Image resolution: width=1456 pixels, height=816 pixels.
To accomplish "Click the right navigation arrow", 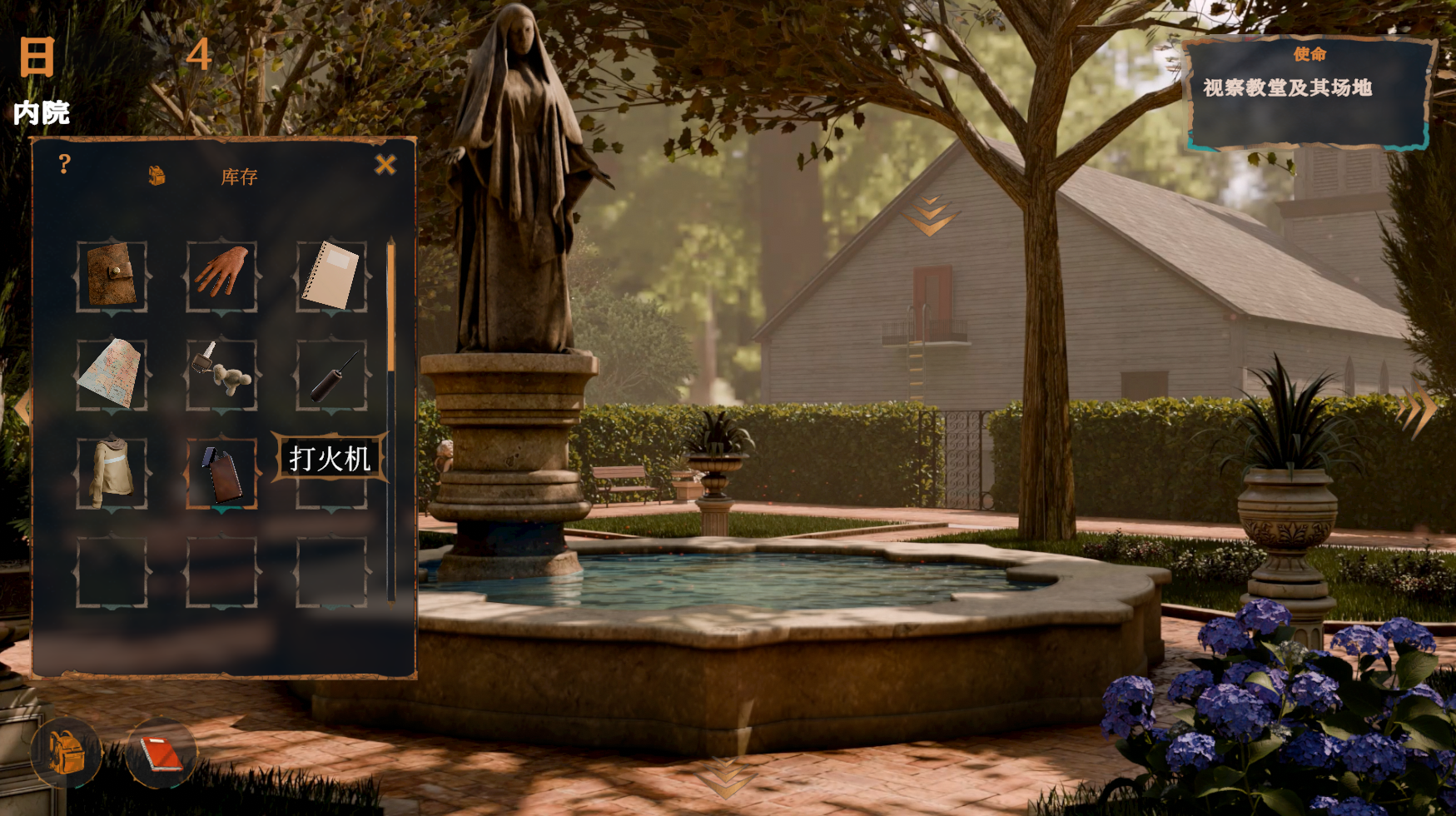I will [x=1418, y=410].
